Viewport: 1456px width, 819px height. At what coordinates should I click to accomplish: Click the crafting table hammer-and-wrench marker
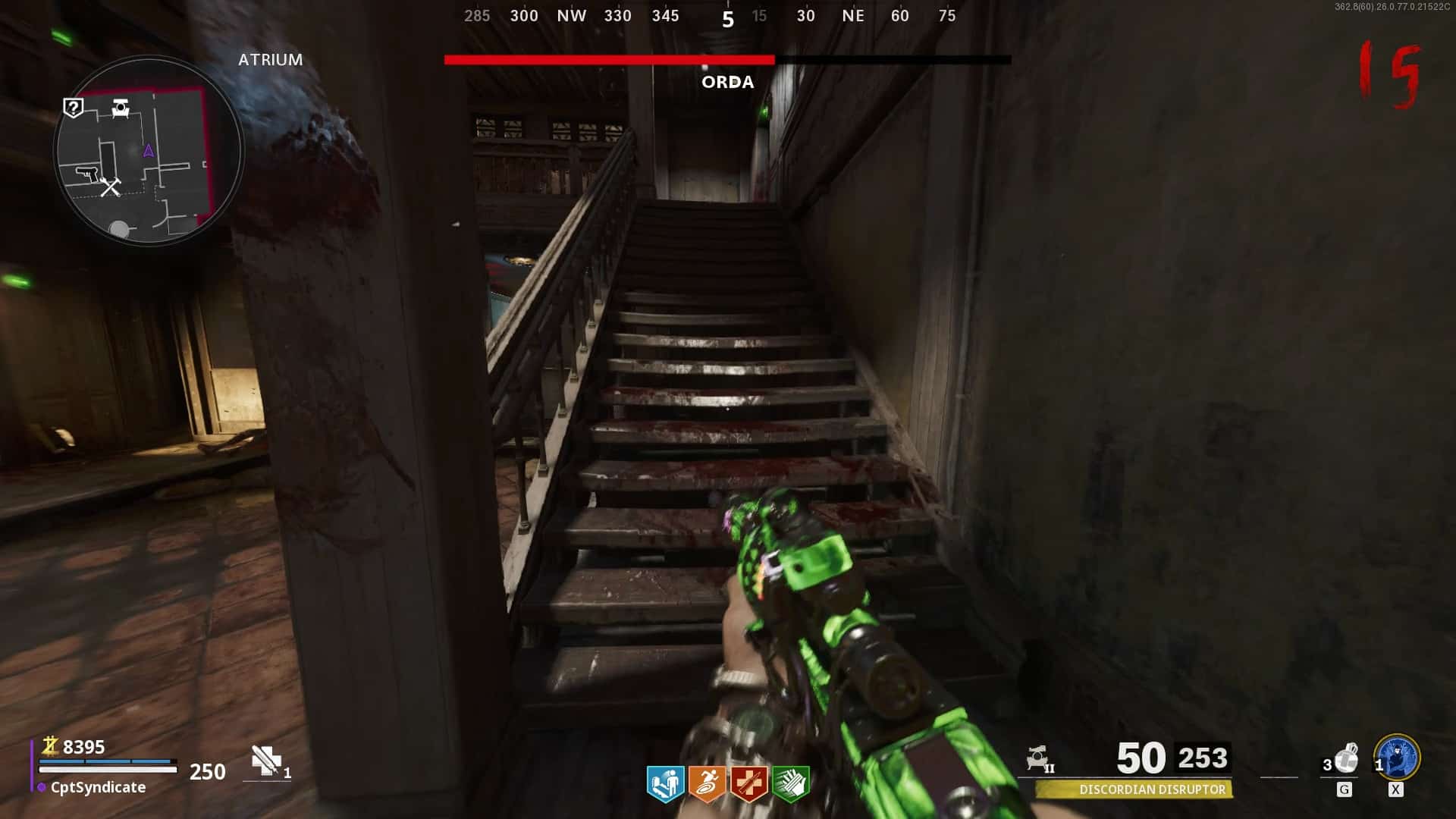111,187
